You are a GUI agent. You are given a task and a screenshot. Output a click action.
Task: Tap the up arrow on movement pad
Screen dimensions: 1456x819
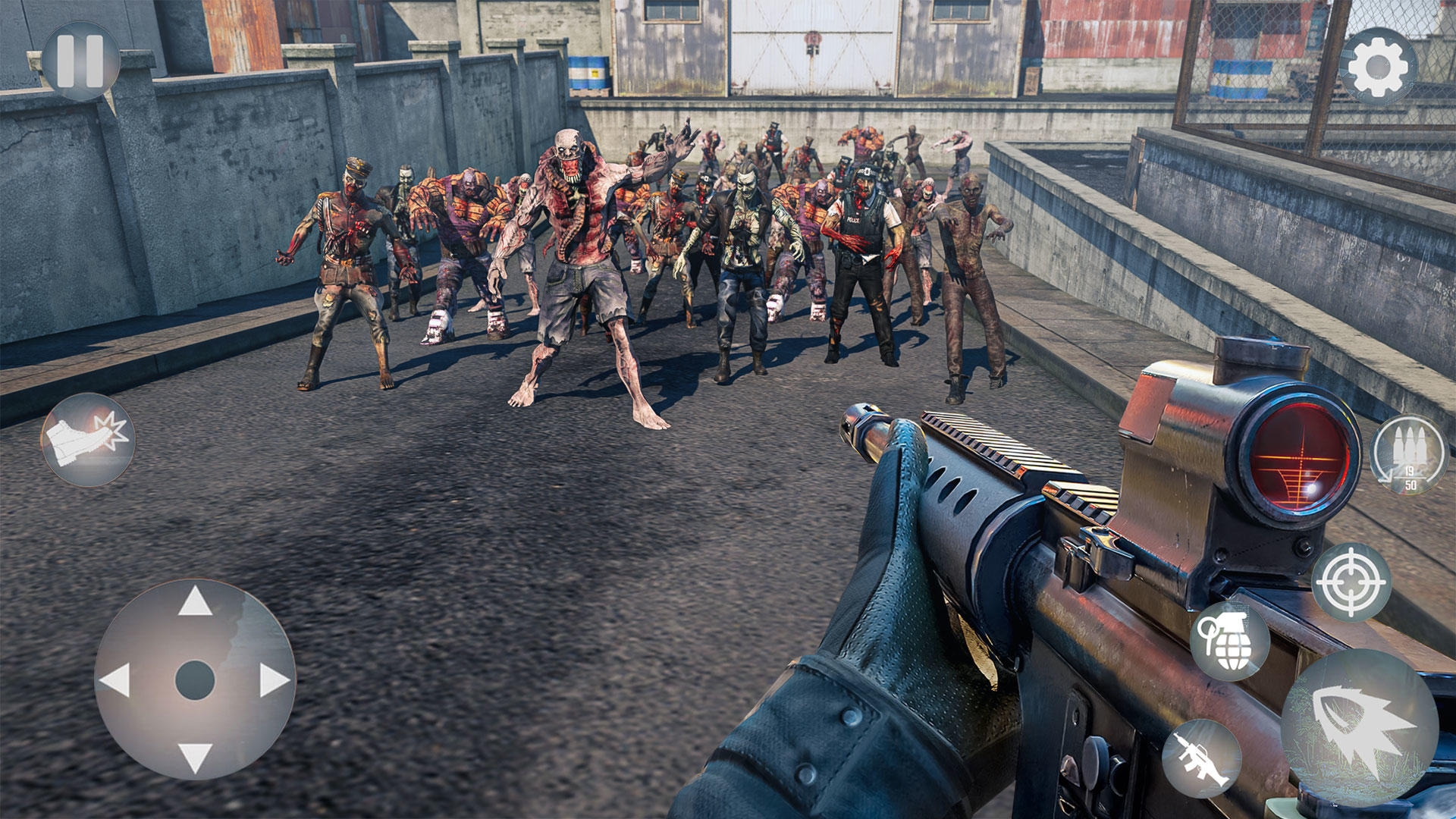pyautogui.click(x=195, y=602)
